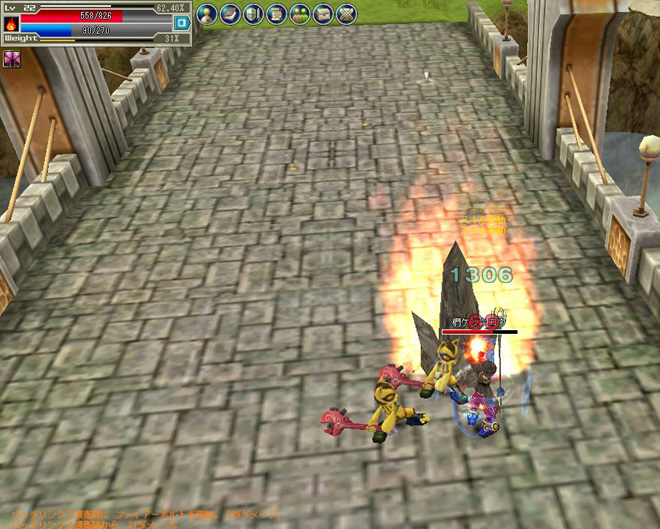Select the pink buff icon below Weight

[x=12, y=60]
